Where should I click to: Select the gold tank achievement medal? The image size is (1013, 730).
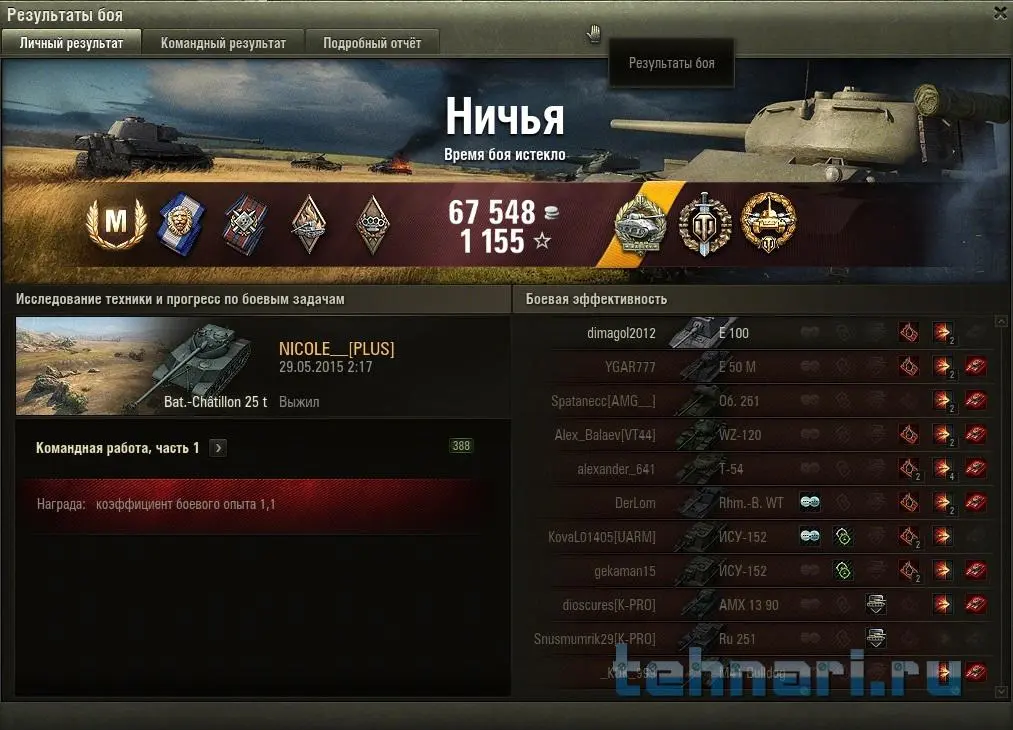(768, 224)
